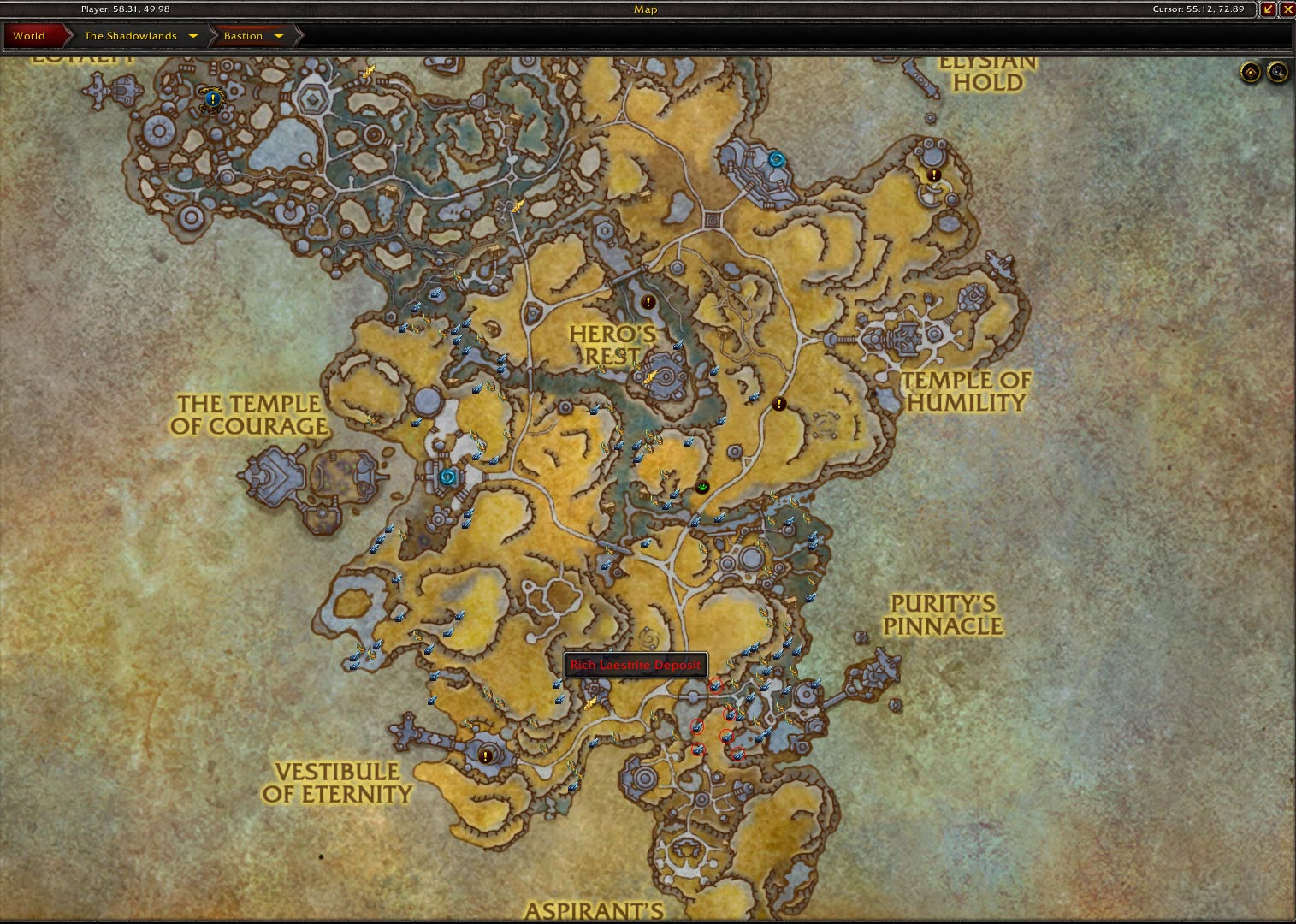Click the quest marker east of Elysian Hold

point(932,175)
